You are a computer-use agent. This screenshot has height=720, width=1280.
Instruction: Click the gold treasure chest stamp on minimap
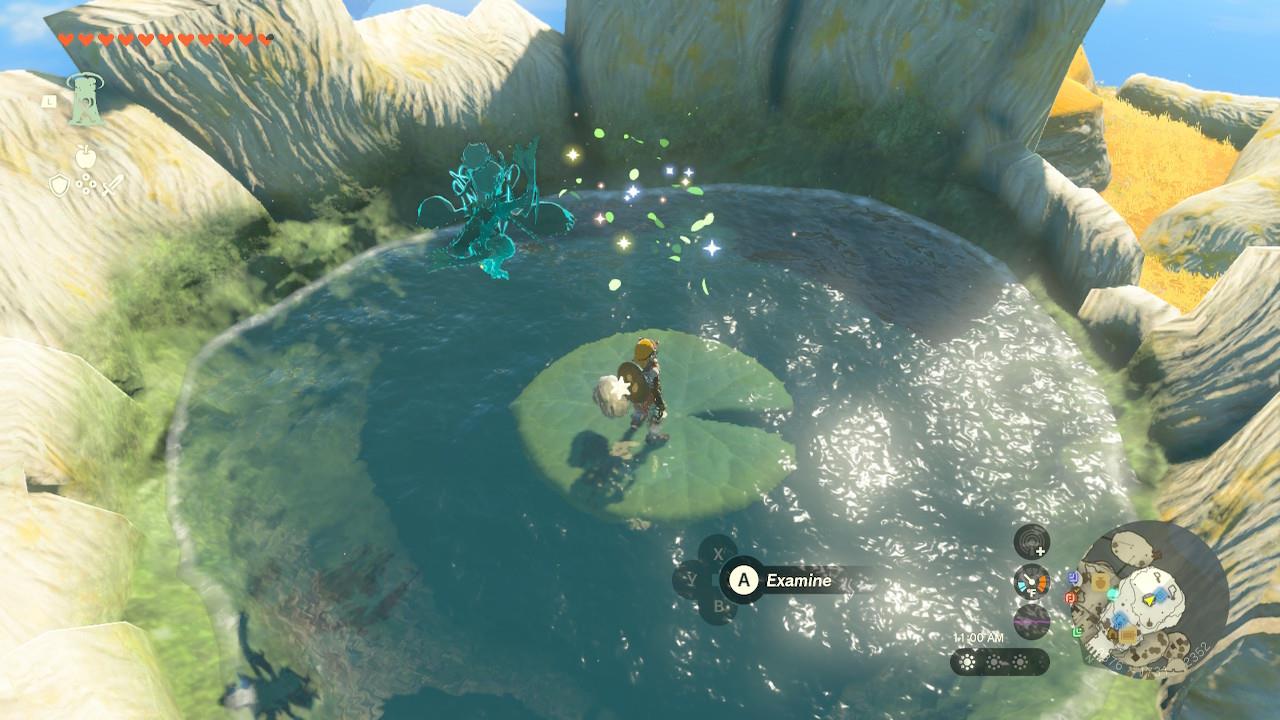[1126, 635]
